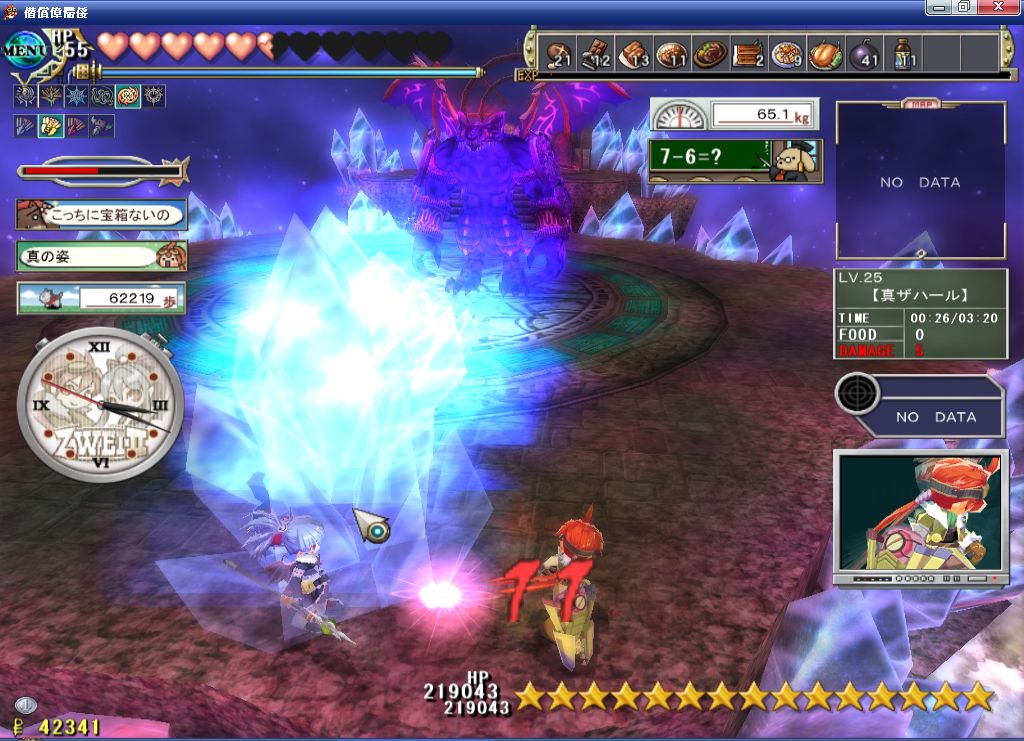Select the highlighted yellow claw skill icon

(x=49, y=126)
